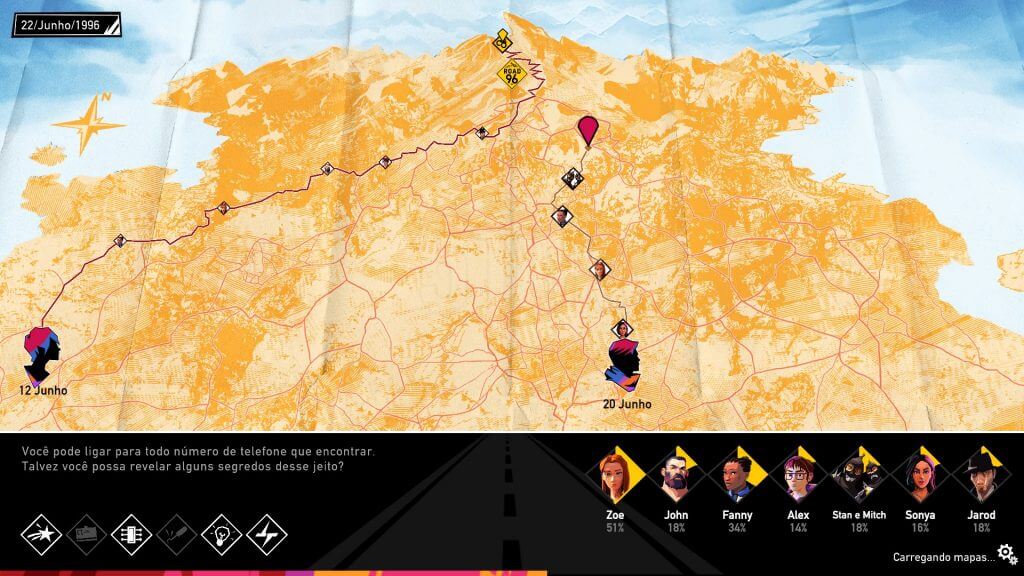Click the red location pin on the map

[587, 130]
